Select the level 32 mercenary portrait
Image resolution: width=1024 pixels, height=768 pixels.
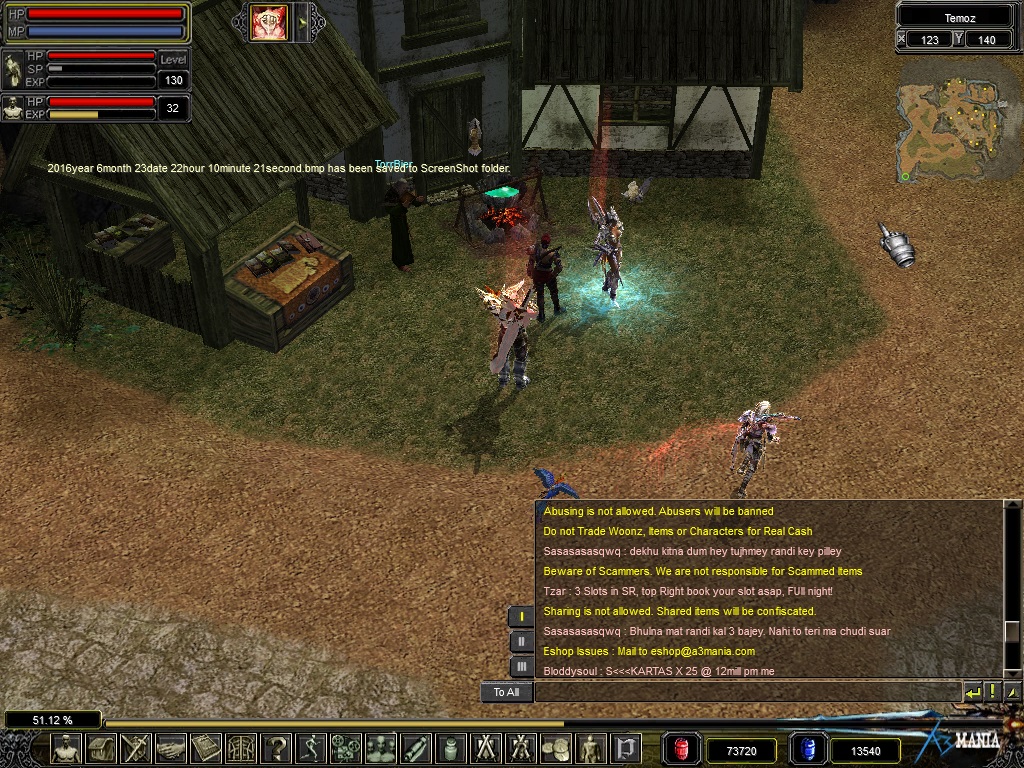13,108
